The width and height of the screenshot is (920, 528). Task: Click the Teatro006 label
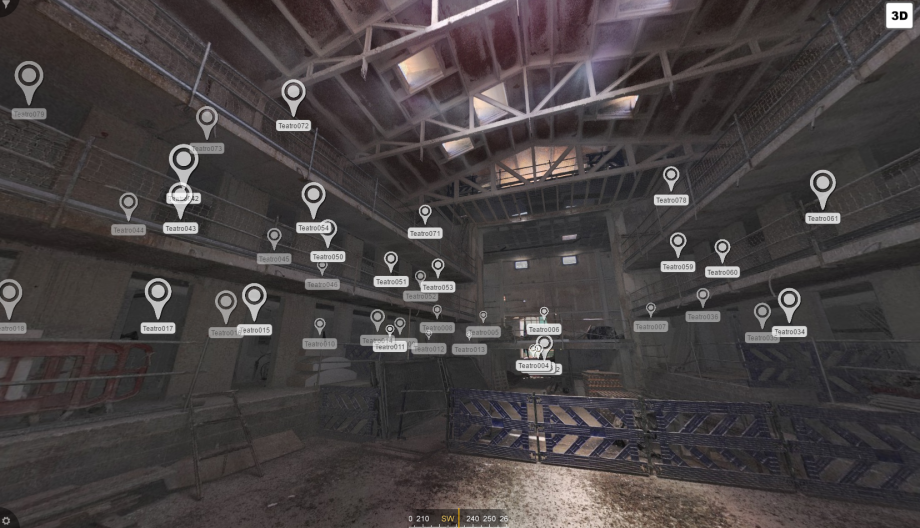(x=544, y=329)
